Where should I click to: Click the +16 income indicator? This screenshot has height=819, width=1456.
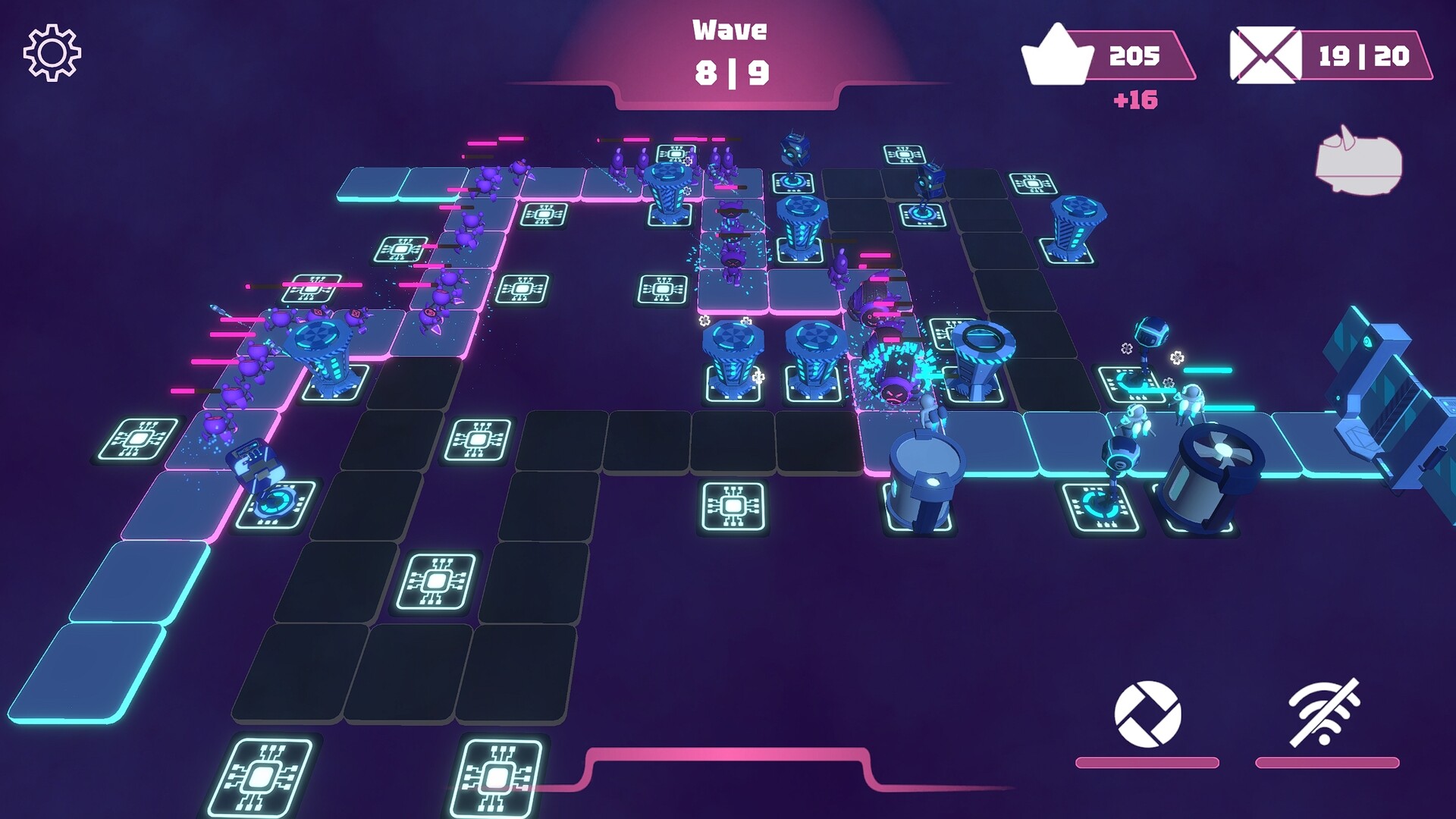pyautogui.click(x=1137, y=98)
